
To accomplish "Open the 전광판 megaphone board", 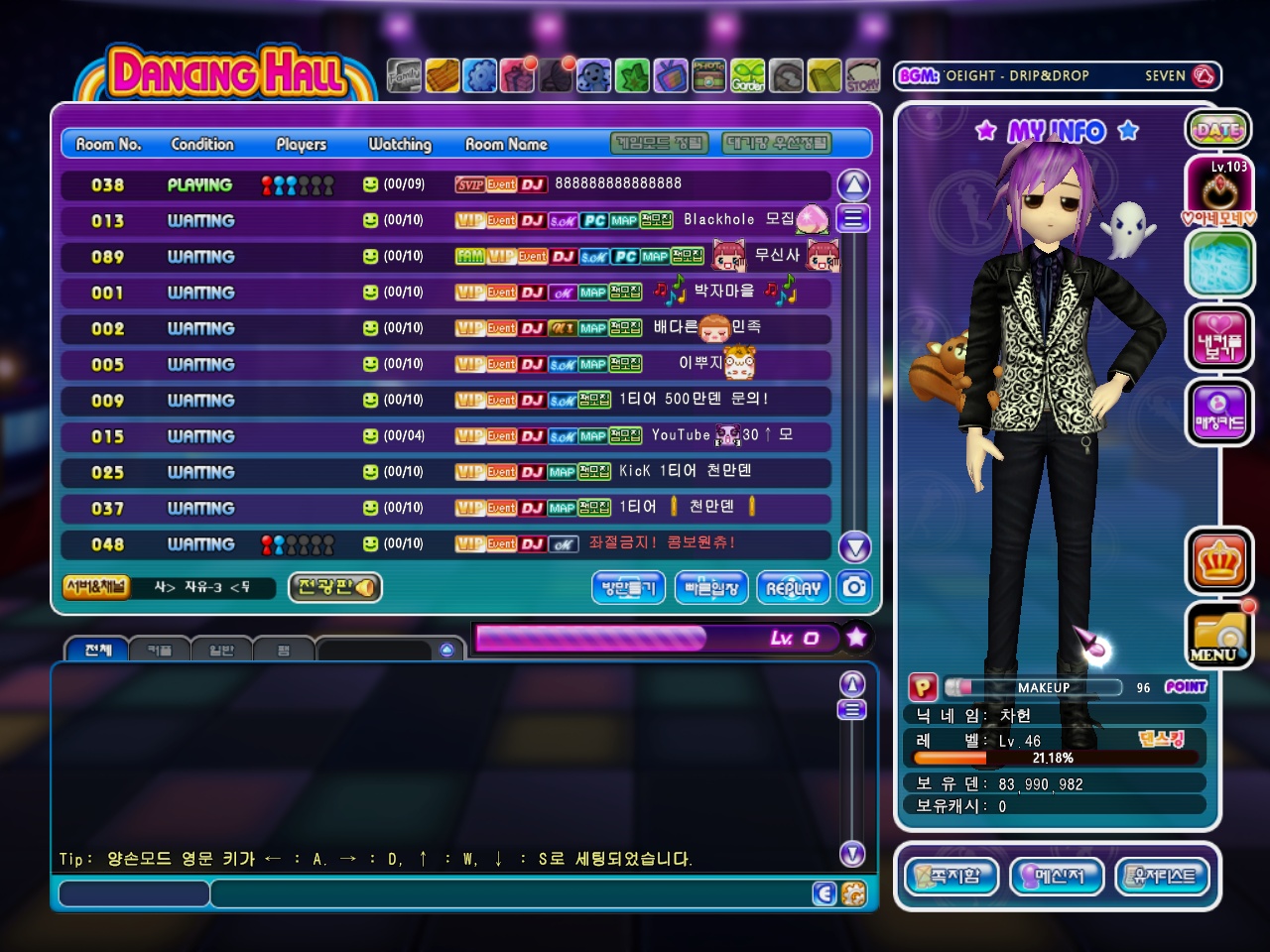I will [x=334, y=587].
